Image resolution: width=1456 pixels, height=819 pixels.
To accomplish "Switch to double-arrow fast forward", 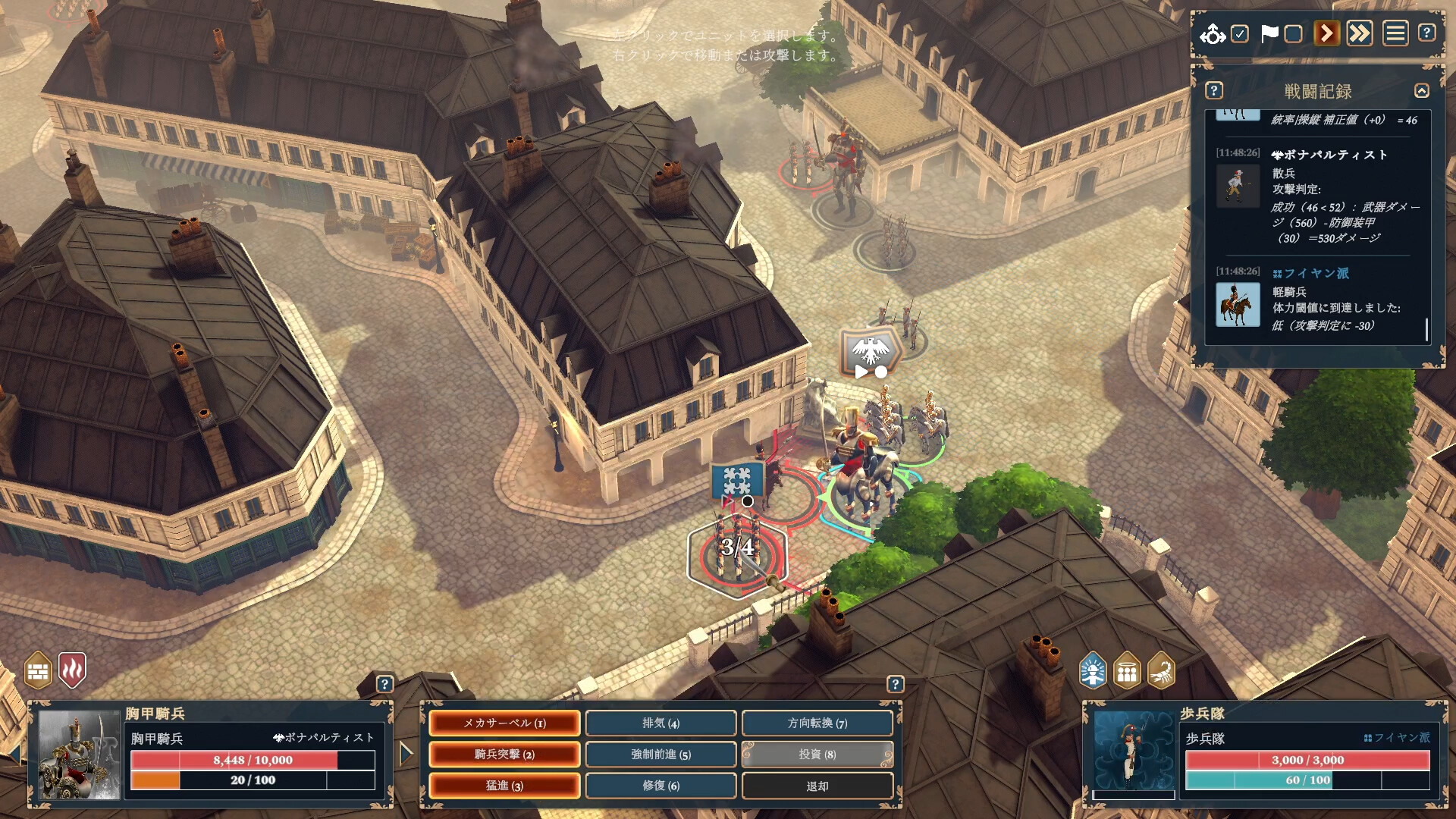I will click(x=1360, y=33).
